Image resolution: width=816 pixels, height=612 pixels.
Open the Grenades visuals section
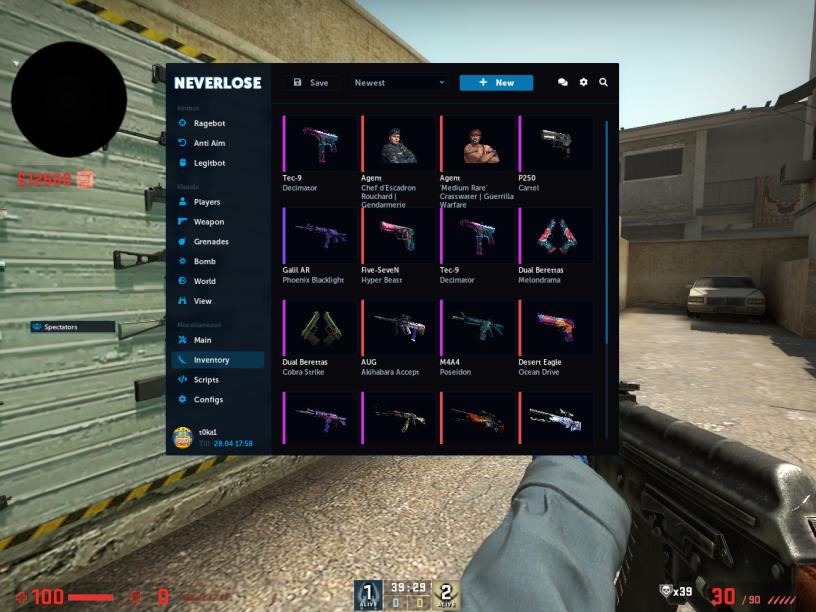pyautogui.click(x=210, y=242)
